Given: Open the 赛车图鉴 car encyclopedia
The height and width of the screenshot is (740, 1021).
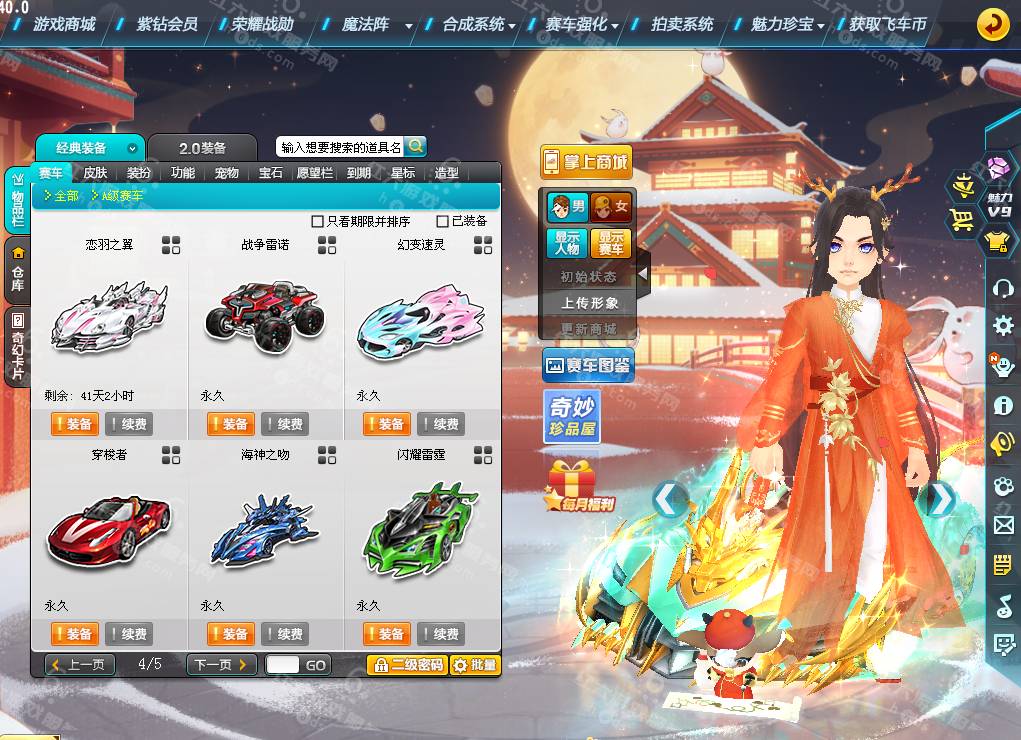Looking at the screenshot, I should point(587,366).
